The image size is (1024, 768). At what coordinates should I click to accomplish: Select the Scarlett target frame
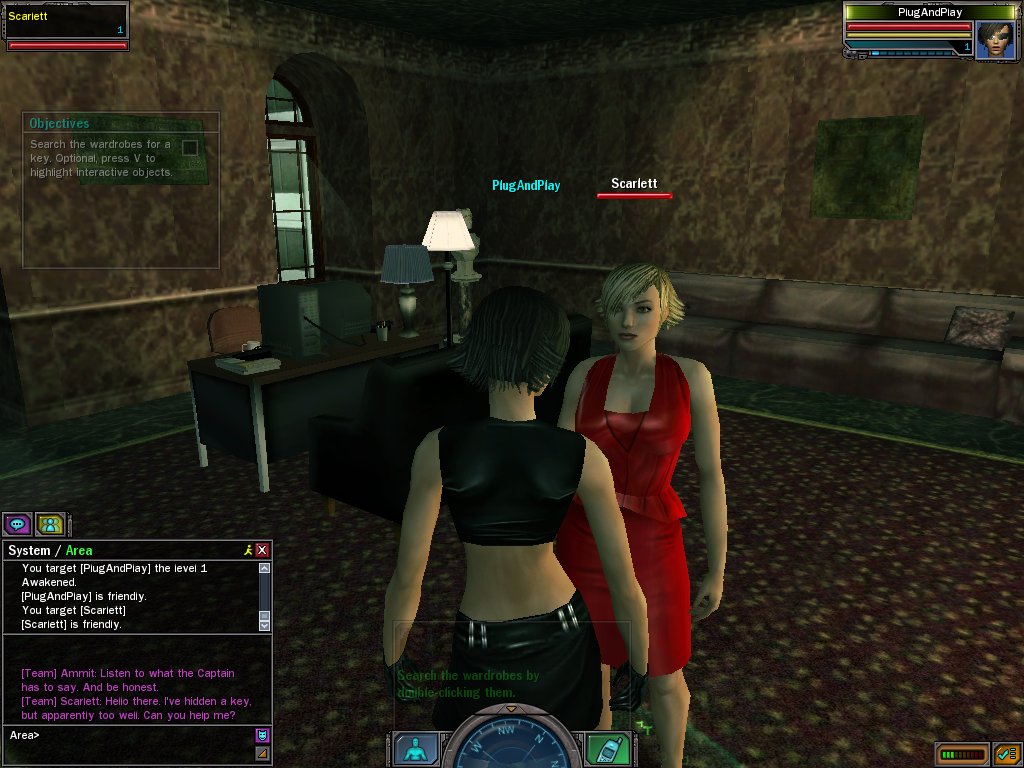tap(65, 26)
